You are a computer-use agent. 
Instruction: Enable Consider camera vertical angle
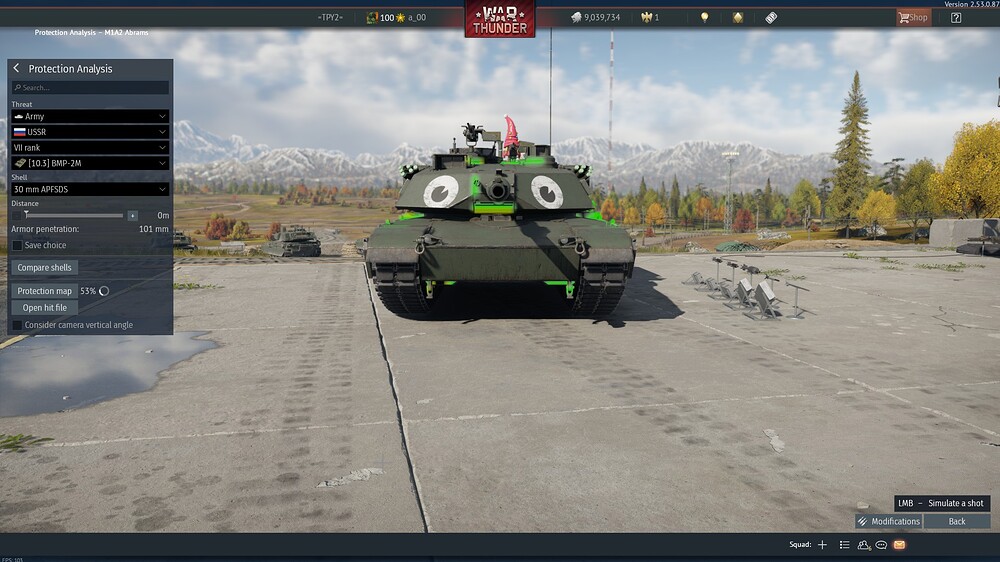pyautogui.click(x=17, y=325)
